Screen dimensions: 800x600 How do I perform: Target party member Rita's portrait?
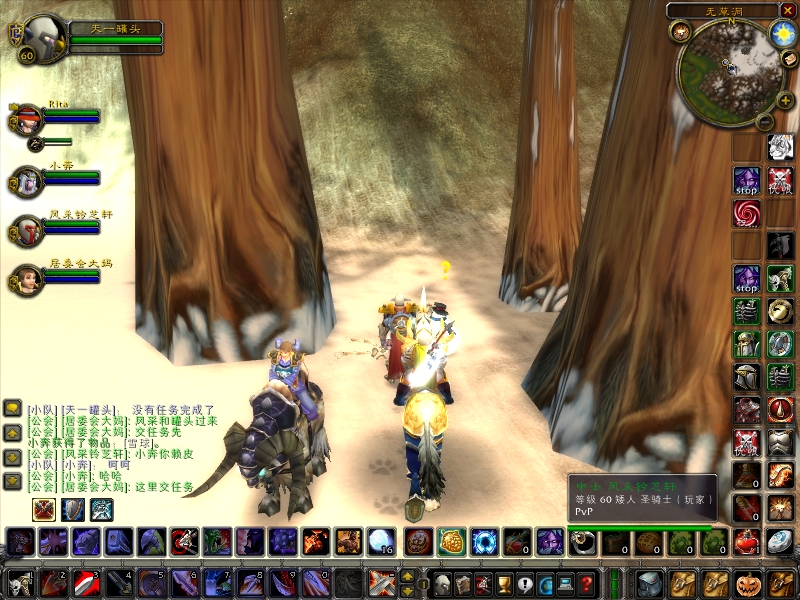tap(28, 119)
